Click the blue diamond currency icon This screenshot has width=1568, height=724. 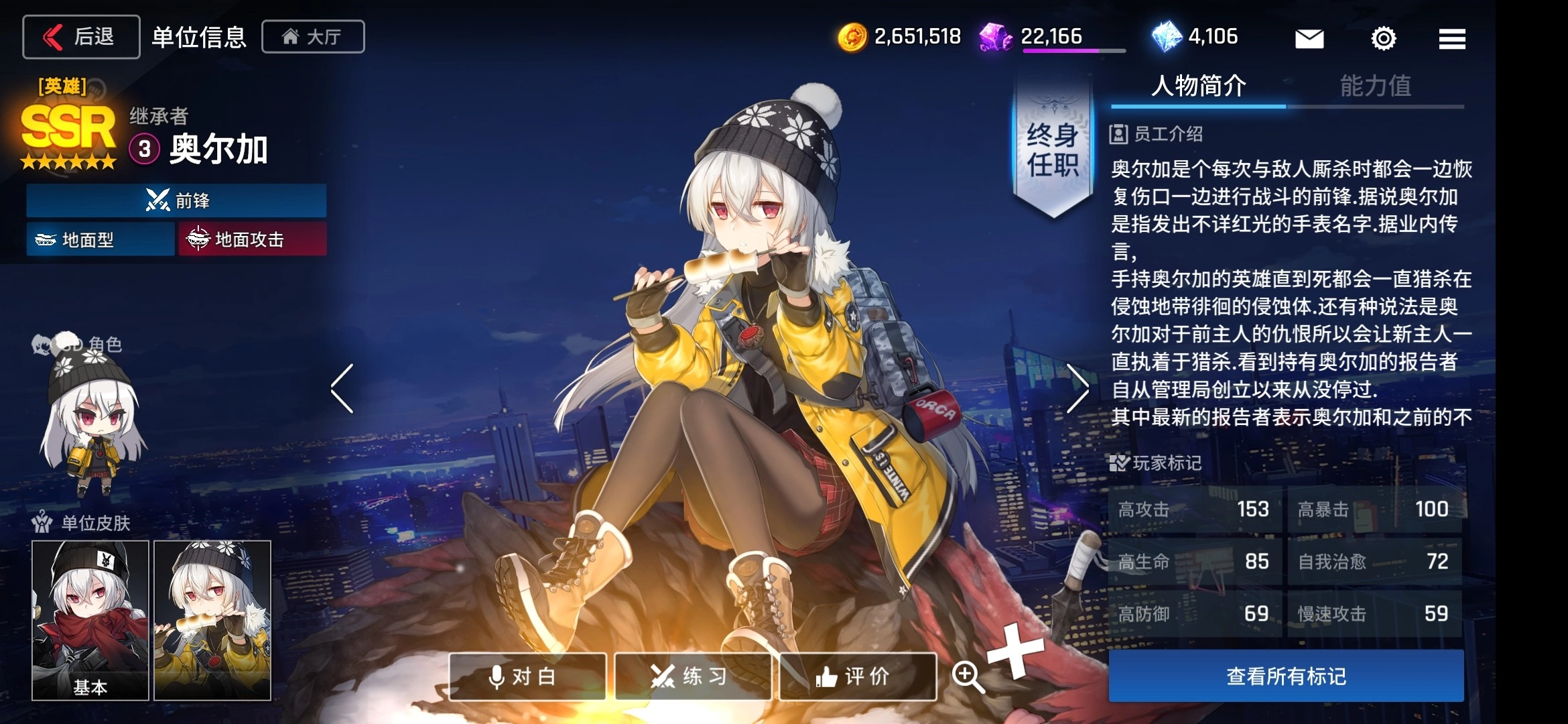click(x=1167, y=36)
